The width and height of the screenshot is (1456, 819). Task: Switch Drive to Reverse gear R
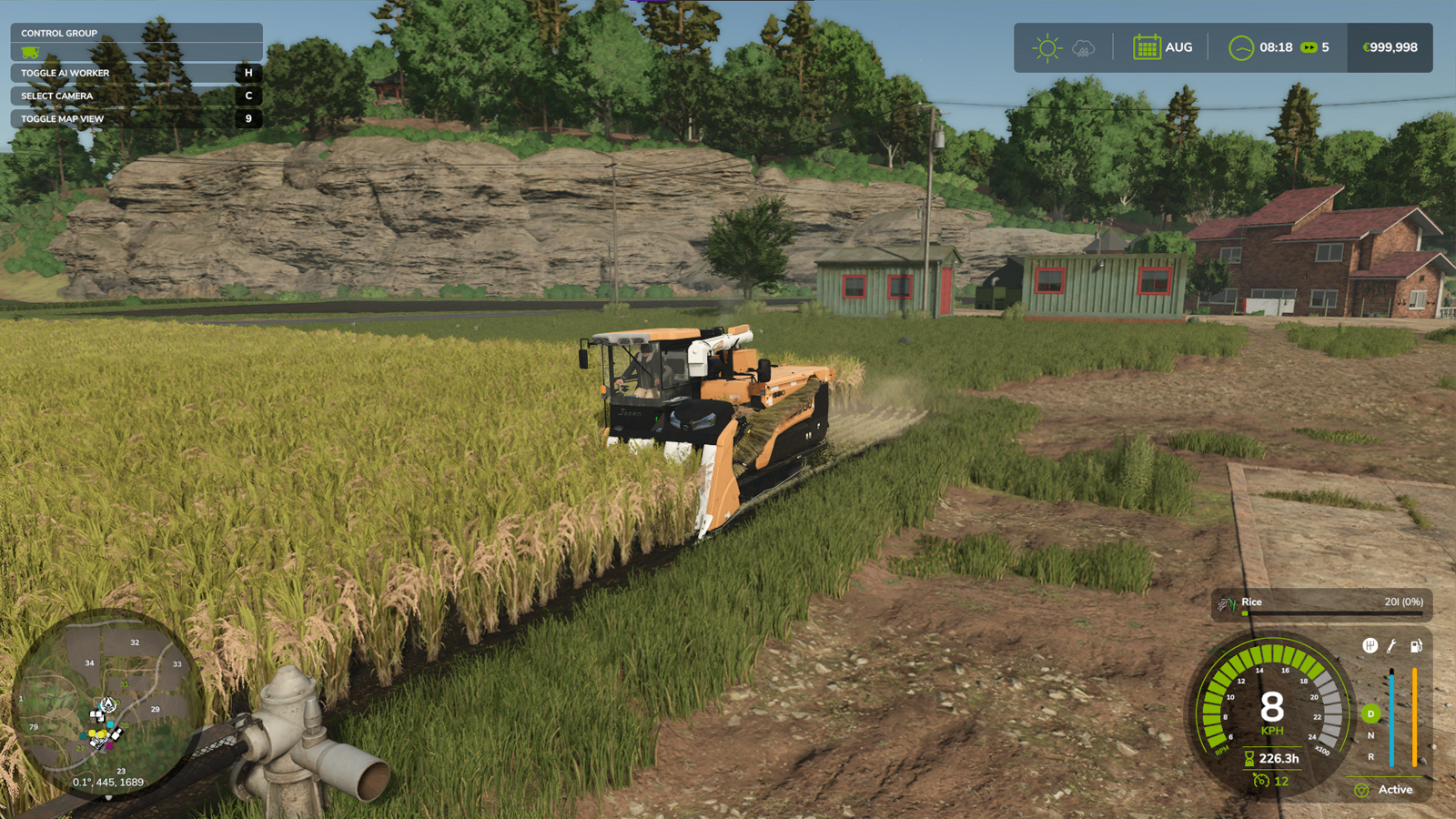[x=1370, y=756]
